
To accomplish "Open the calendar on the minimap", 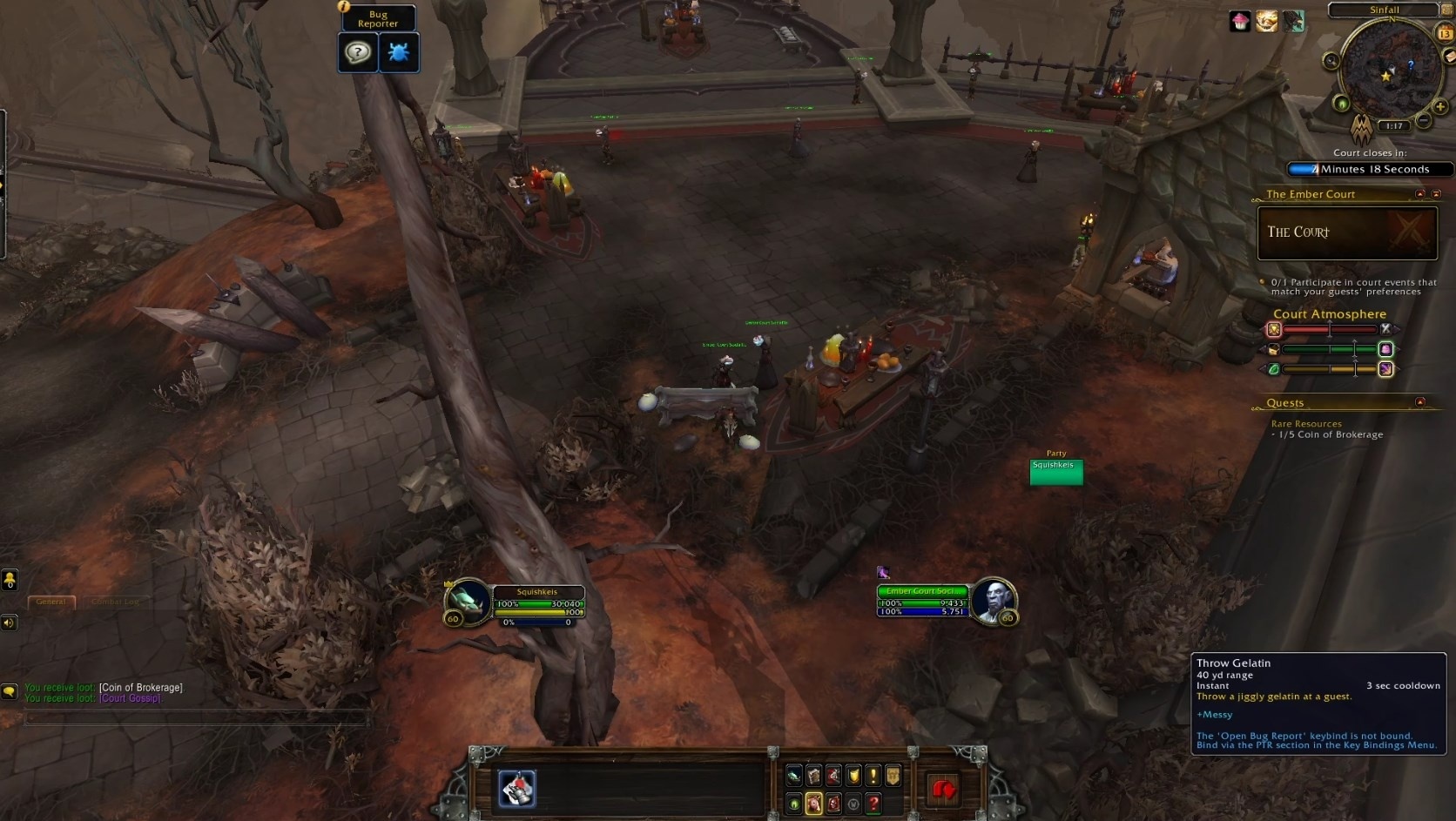I will (x=1446, y=32).
